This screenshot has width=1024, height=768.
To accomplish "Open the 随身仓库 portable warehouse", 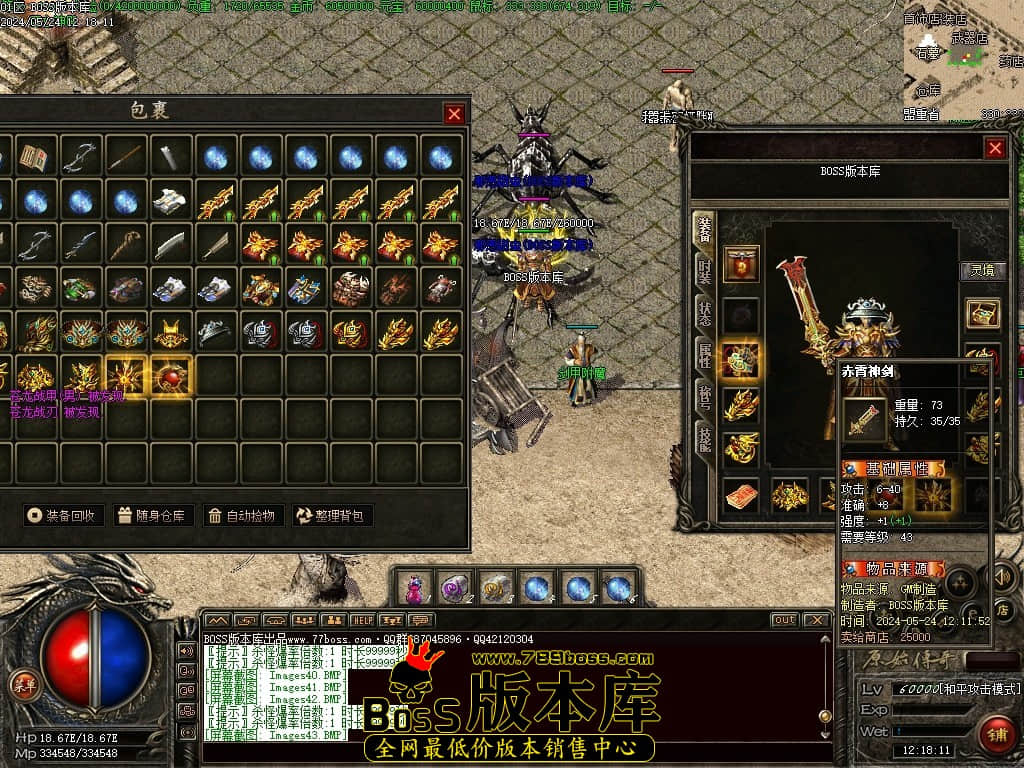I will click(152, 516).
